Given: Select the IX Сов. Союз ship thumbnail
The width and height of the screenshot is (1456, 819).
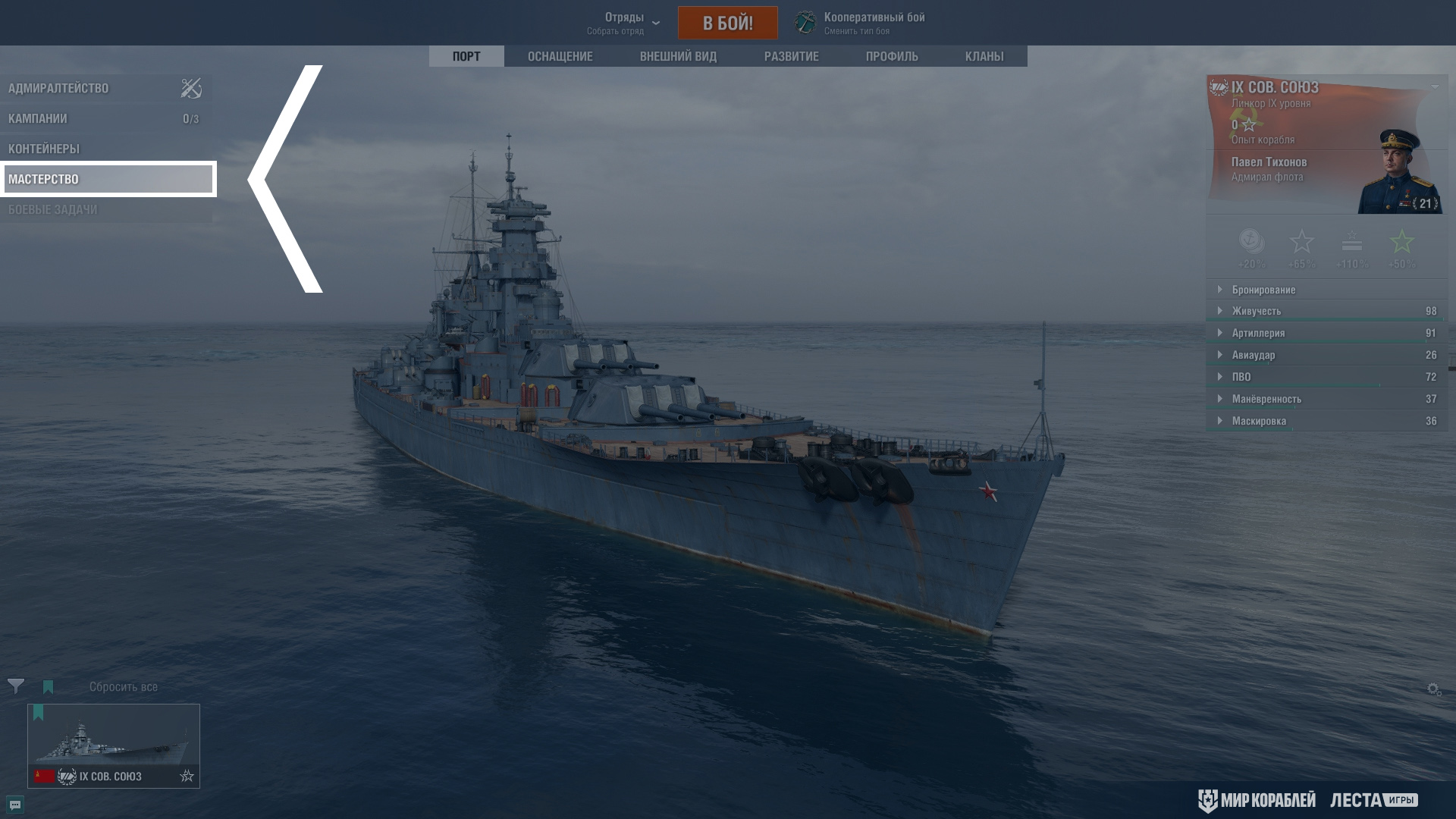Looking at the screenshot, I should (x=114, y=745).
